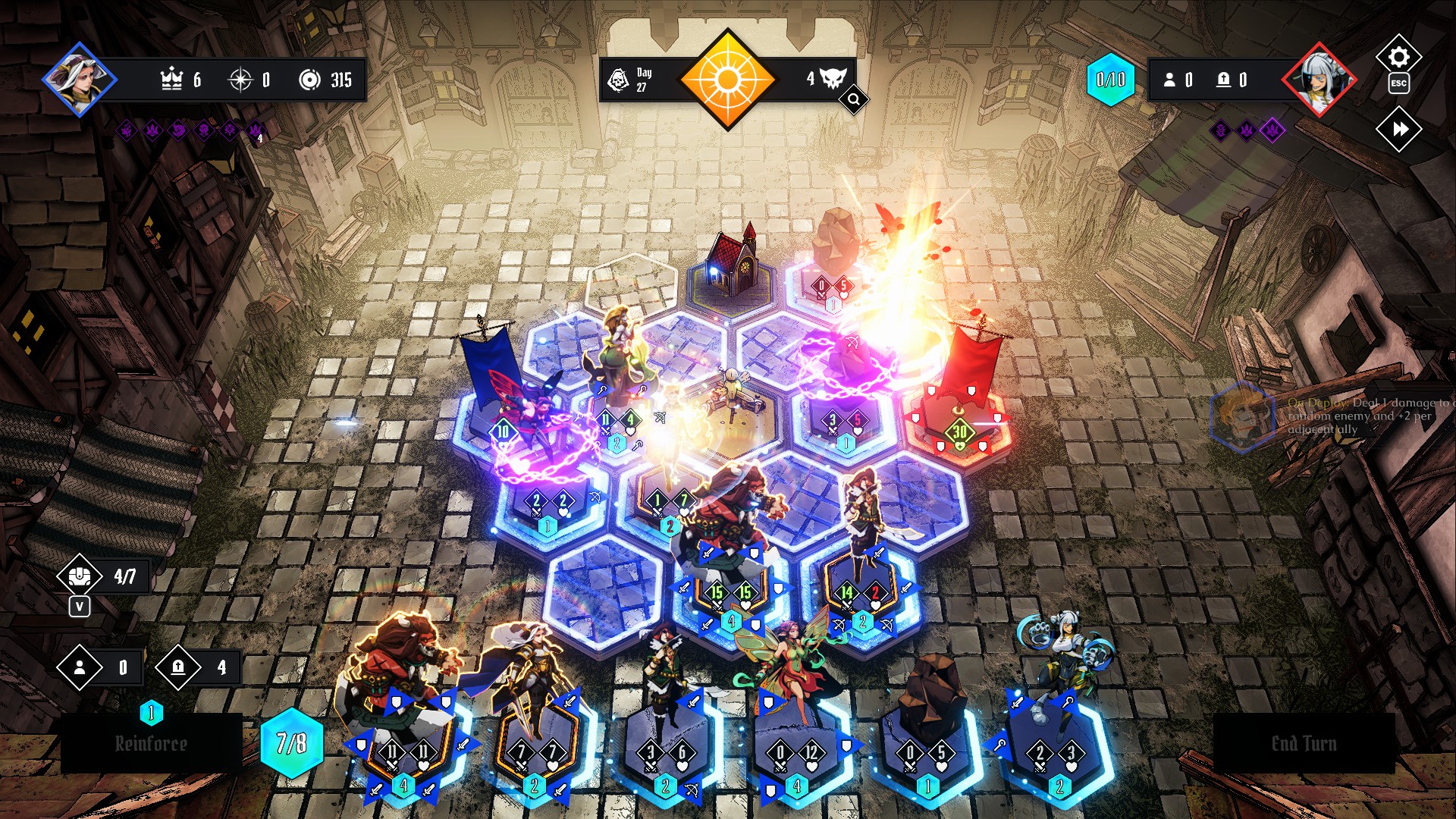Click the enemy tombstone icon showing 0

tap(1224, 80)
